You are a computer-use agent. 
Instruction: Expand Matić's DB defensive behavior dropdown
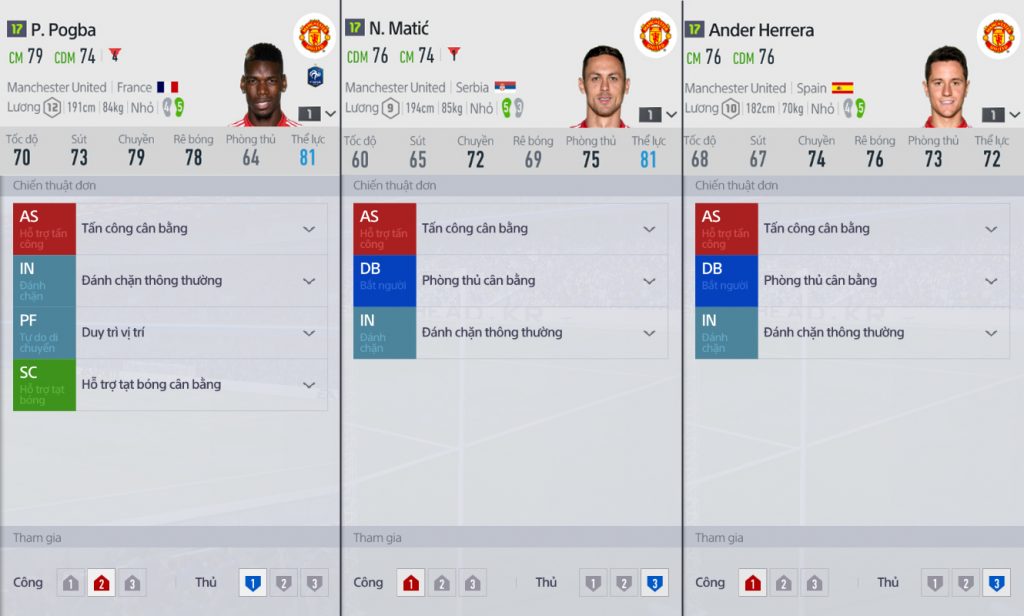click(x=649, y=281)
